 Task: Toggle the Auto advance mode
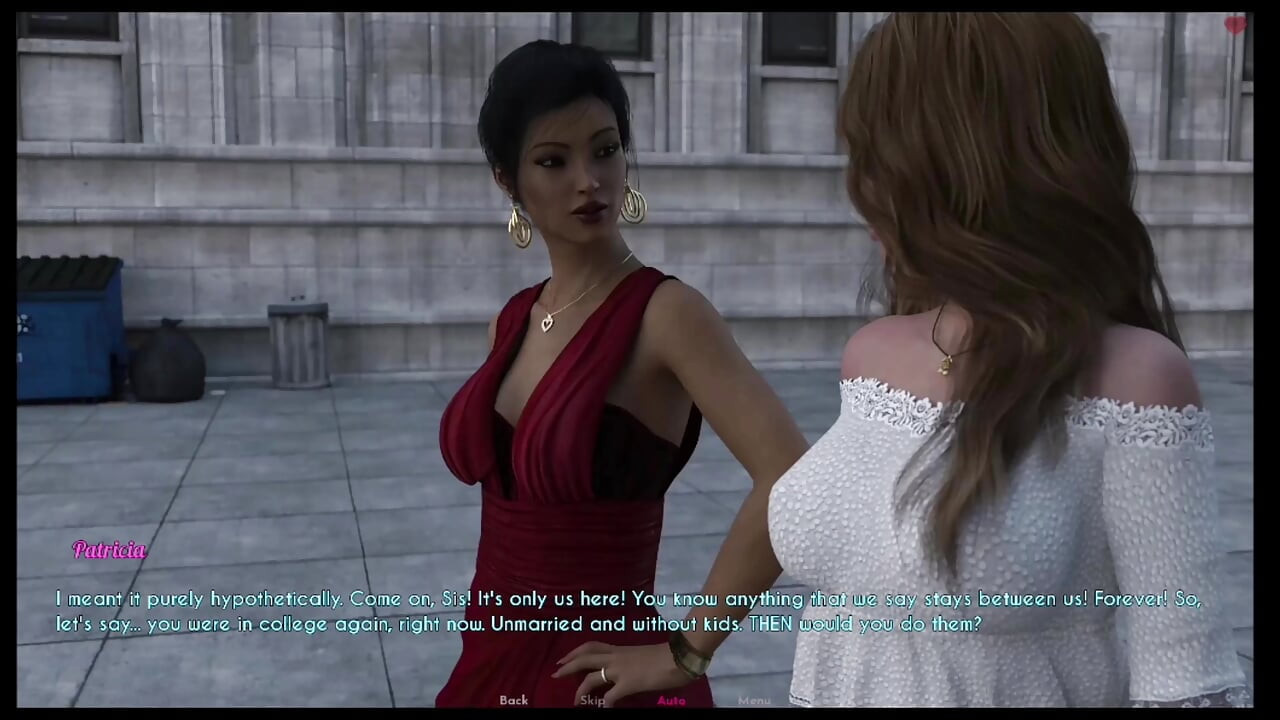point(671,700)
